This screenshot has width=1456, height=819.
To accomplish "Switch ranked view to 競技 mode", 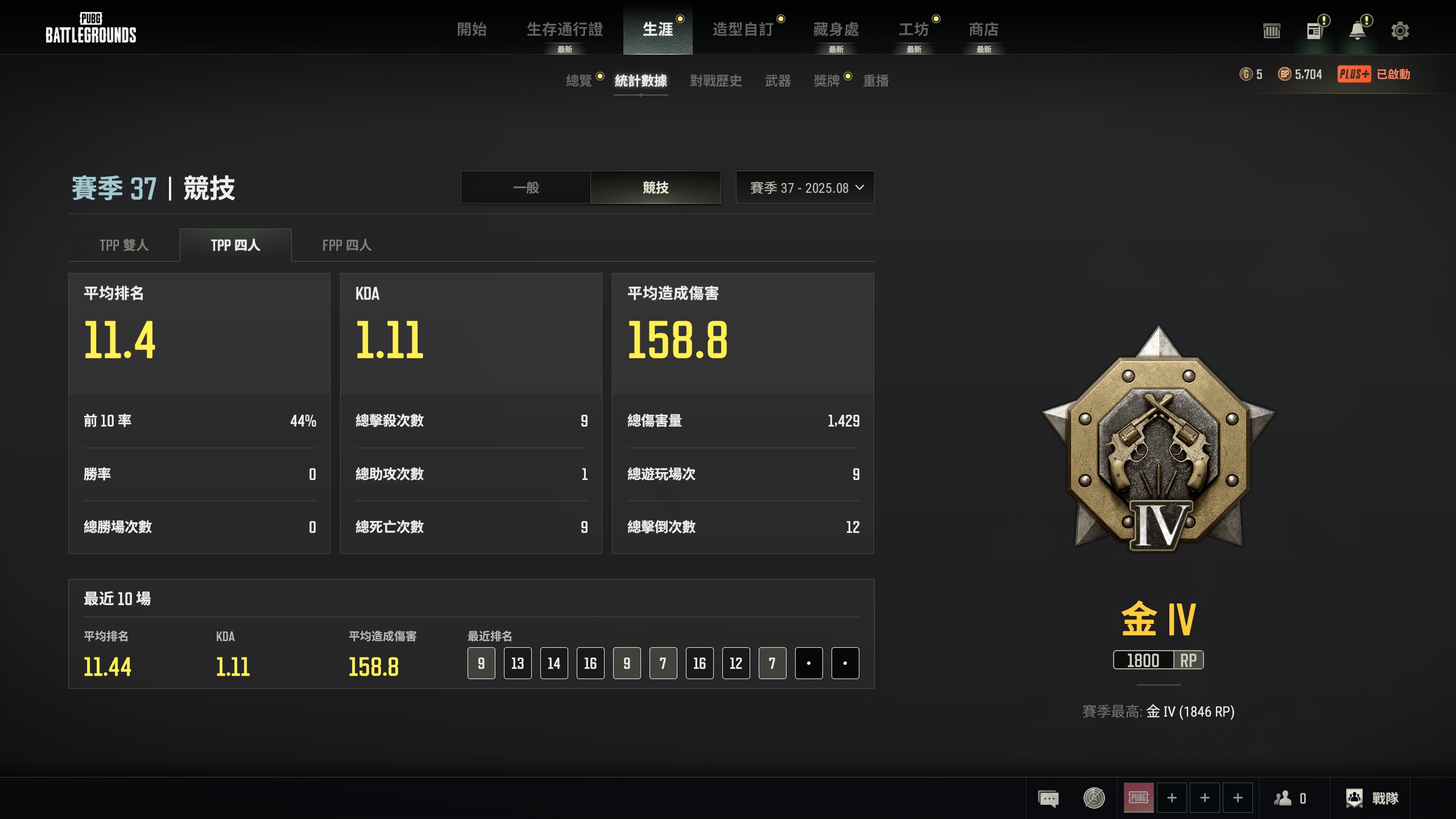I will pyautogui.click(x=655, y=188).
